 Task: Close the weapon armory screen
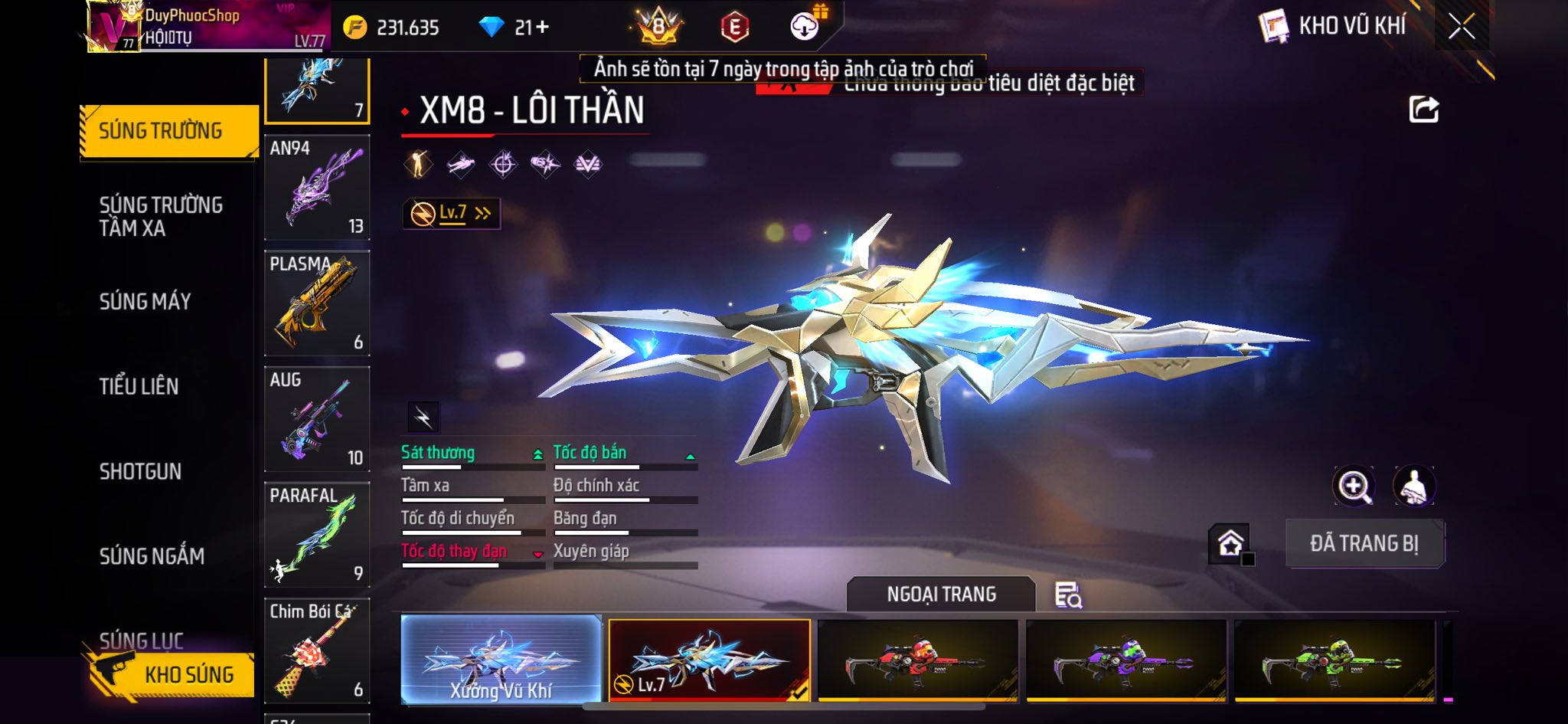tap(1461, 27)
